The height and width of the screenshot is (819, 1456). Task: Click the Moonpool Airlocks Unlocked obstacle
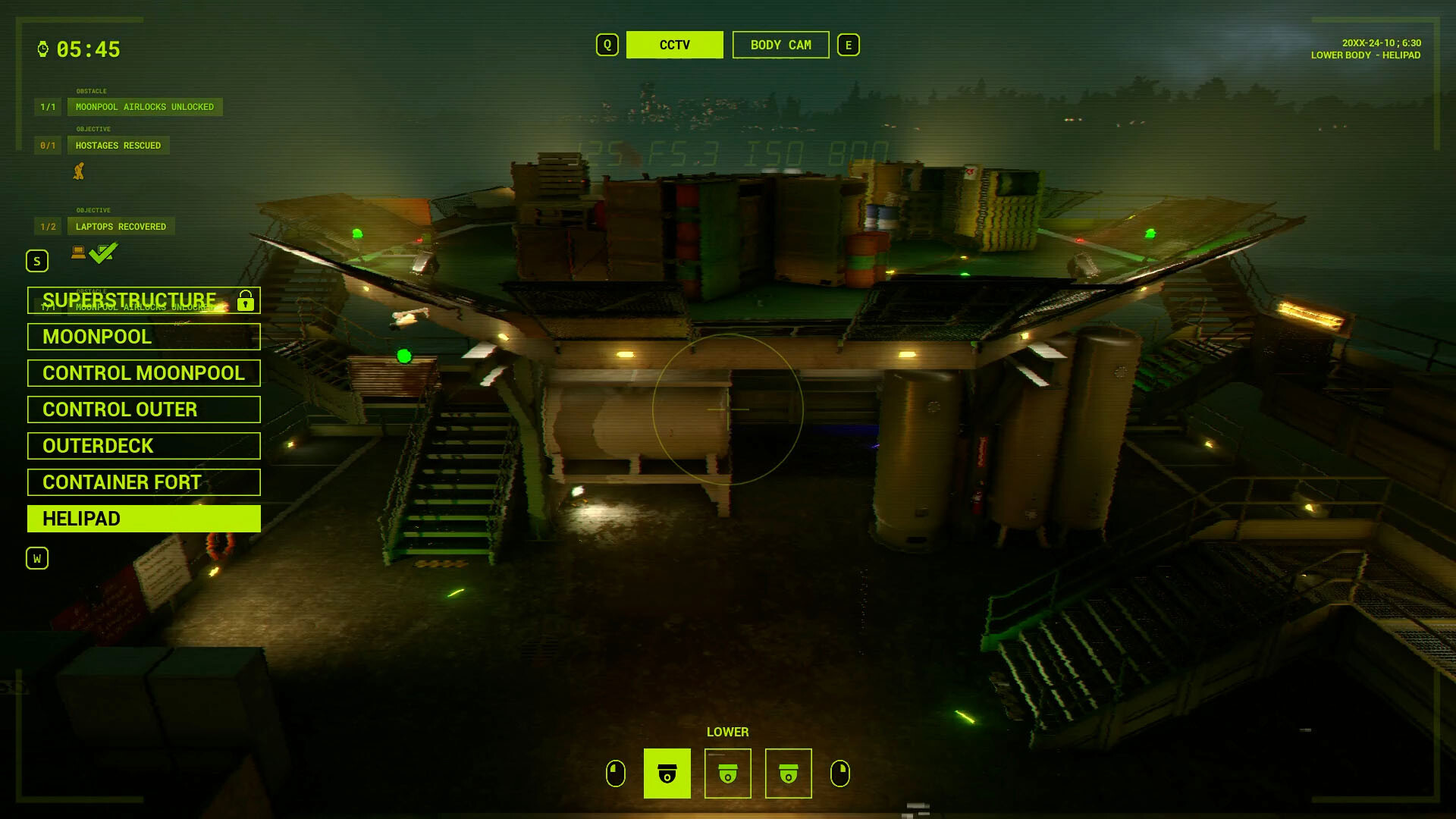pyautogui.click(x=144, y=107)
